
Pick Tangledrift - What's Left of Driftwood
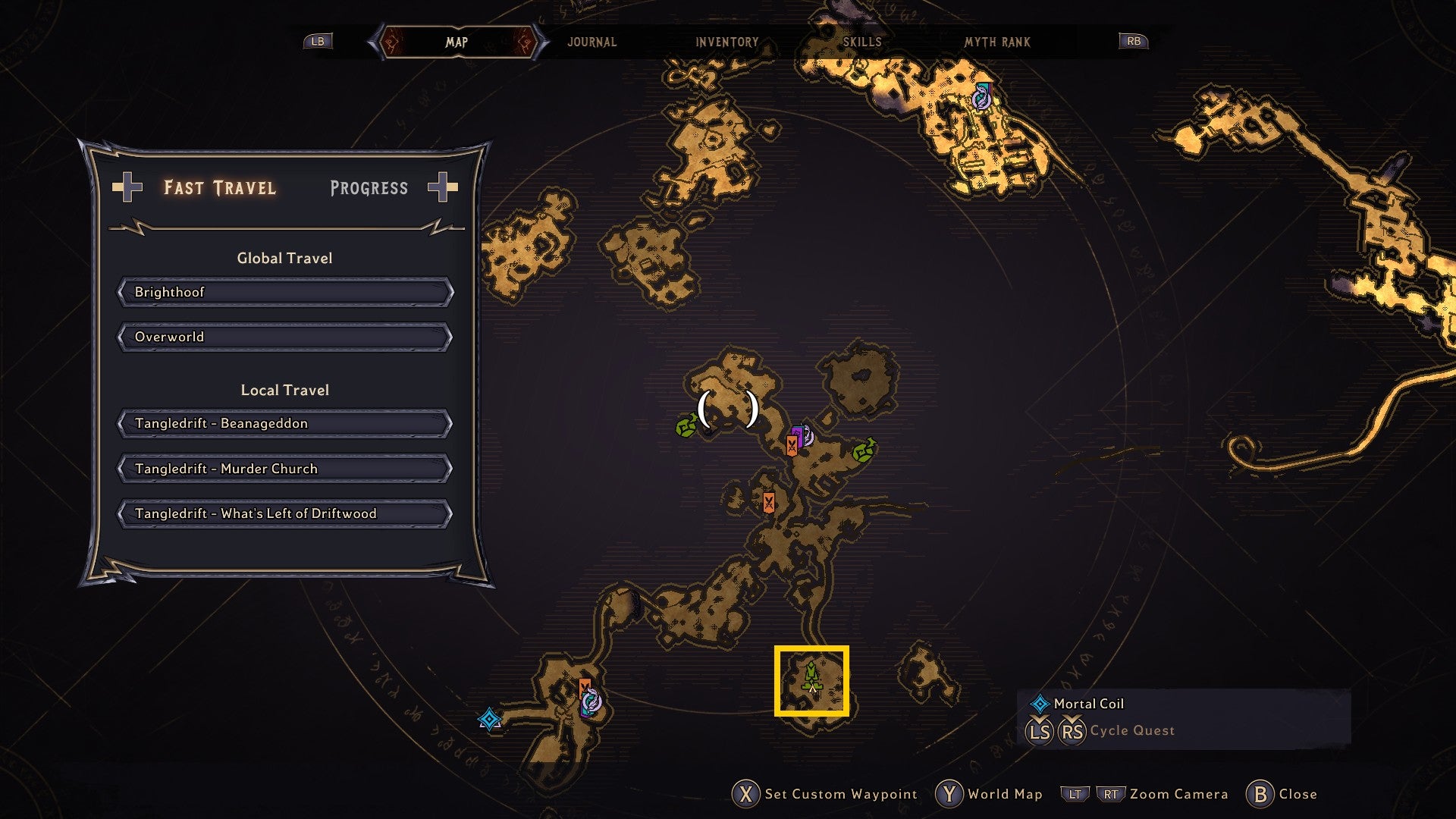tap(285, 513)
